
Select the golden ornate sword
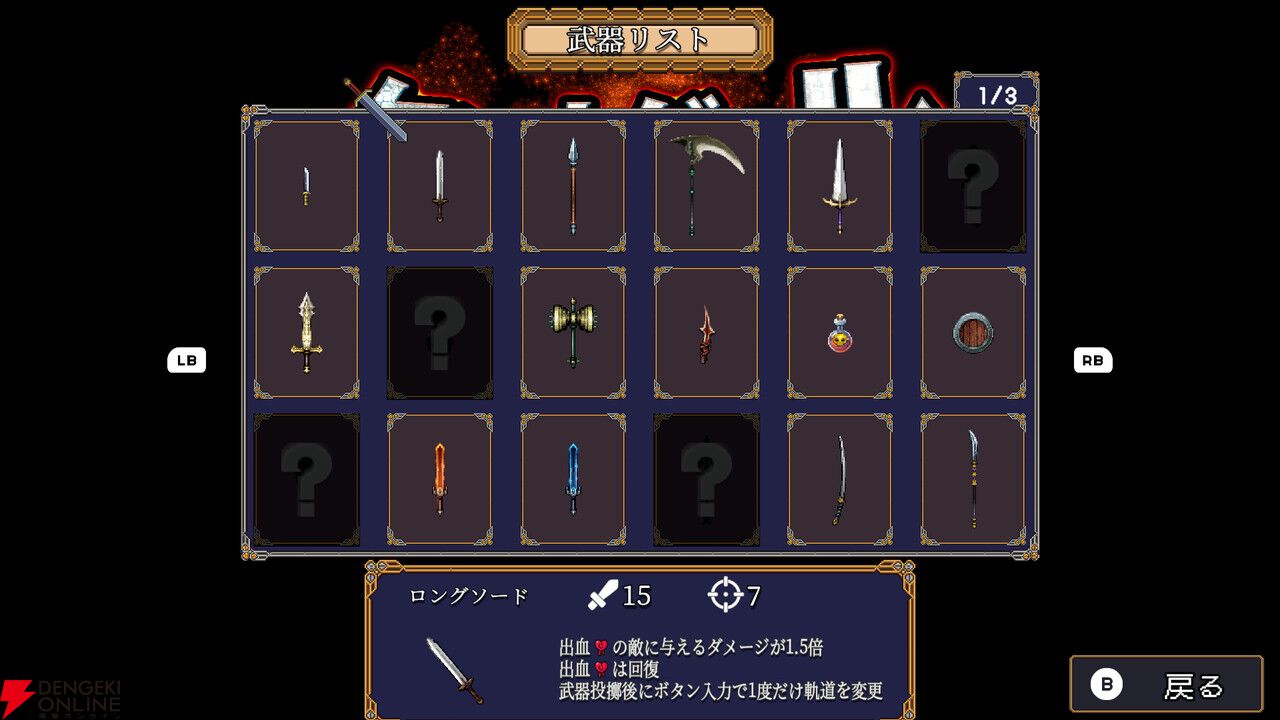point(306,333)
